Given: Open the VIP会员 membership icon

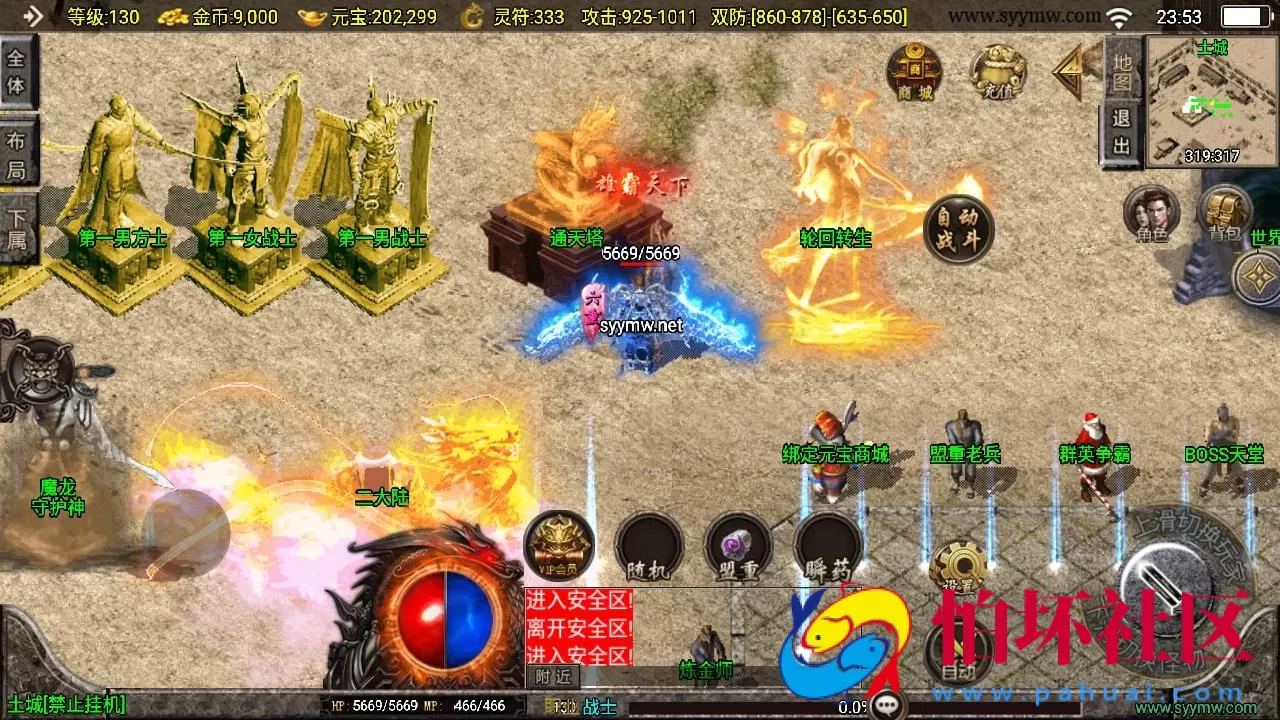Looking at the screenshot, I should (x=559, y=546).
